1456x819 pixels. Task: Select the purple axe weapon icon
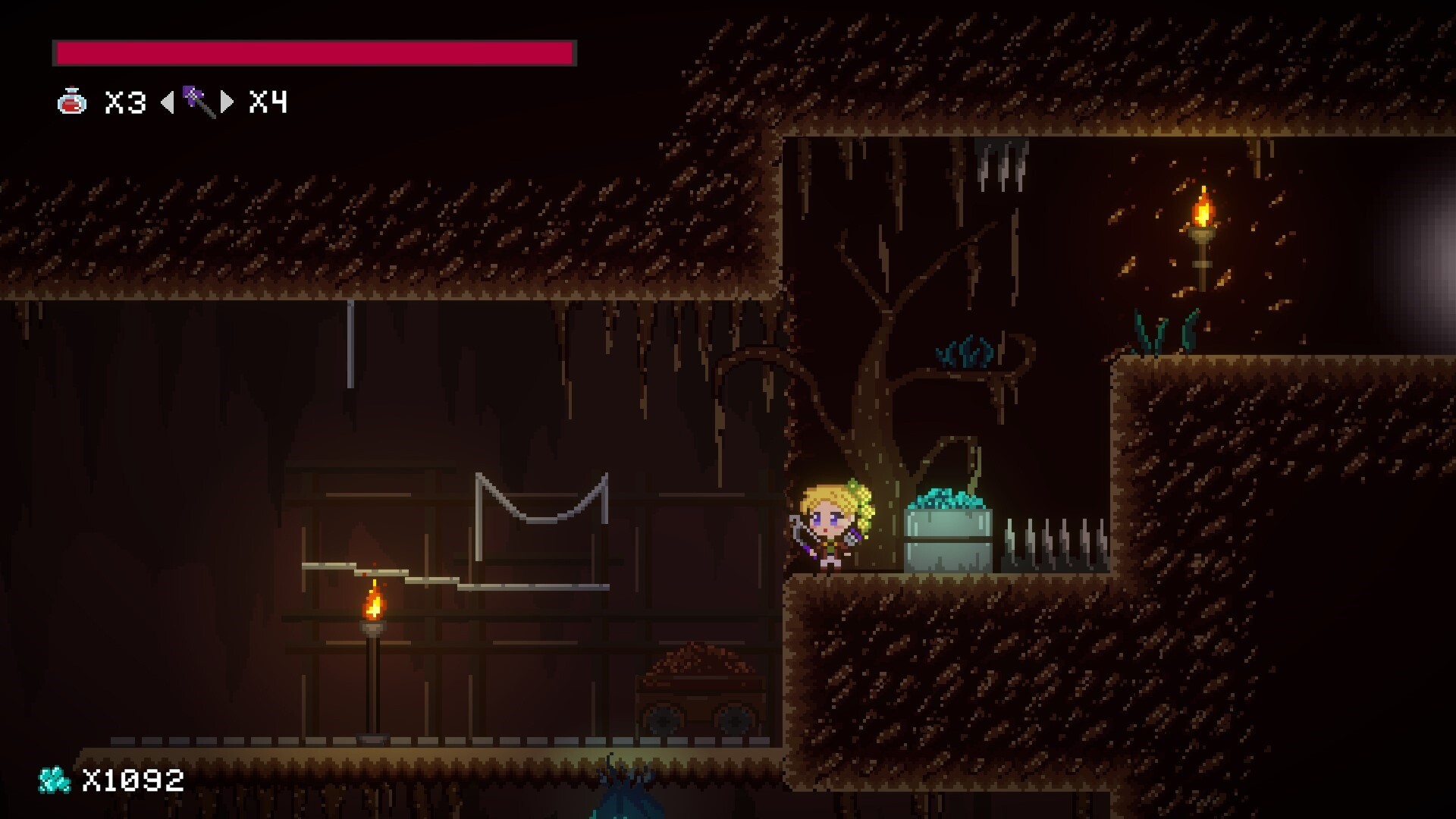point(195,99)
